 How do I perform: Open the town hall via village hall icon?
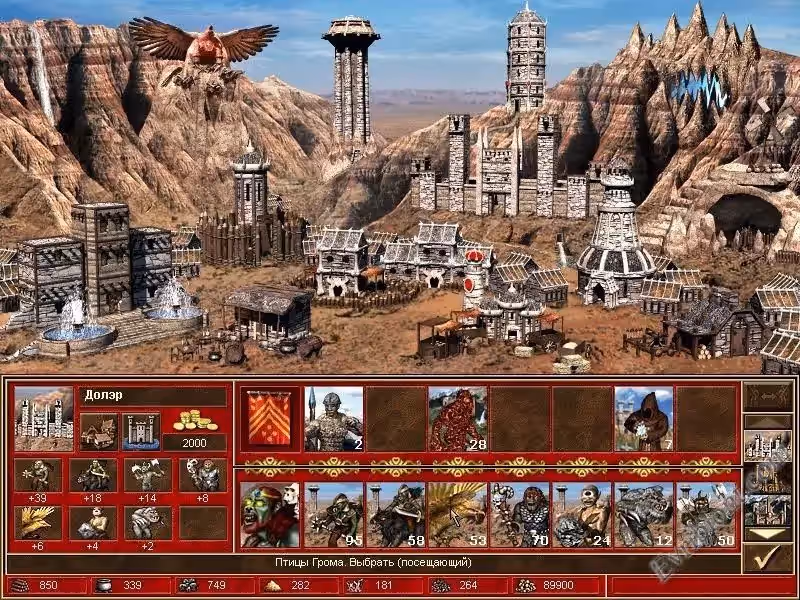click(x=98, y=430)
